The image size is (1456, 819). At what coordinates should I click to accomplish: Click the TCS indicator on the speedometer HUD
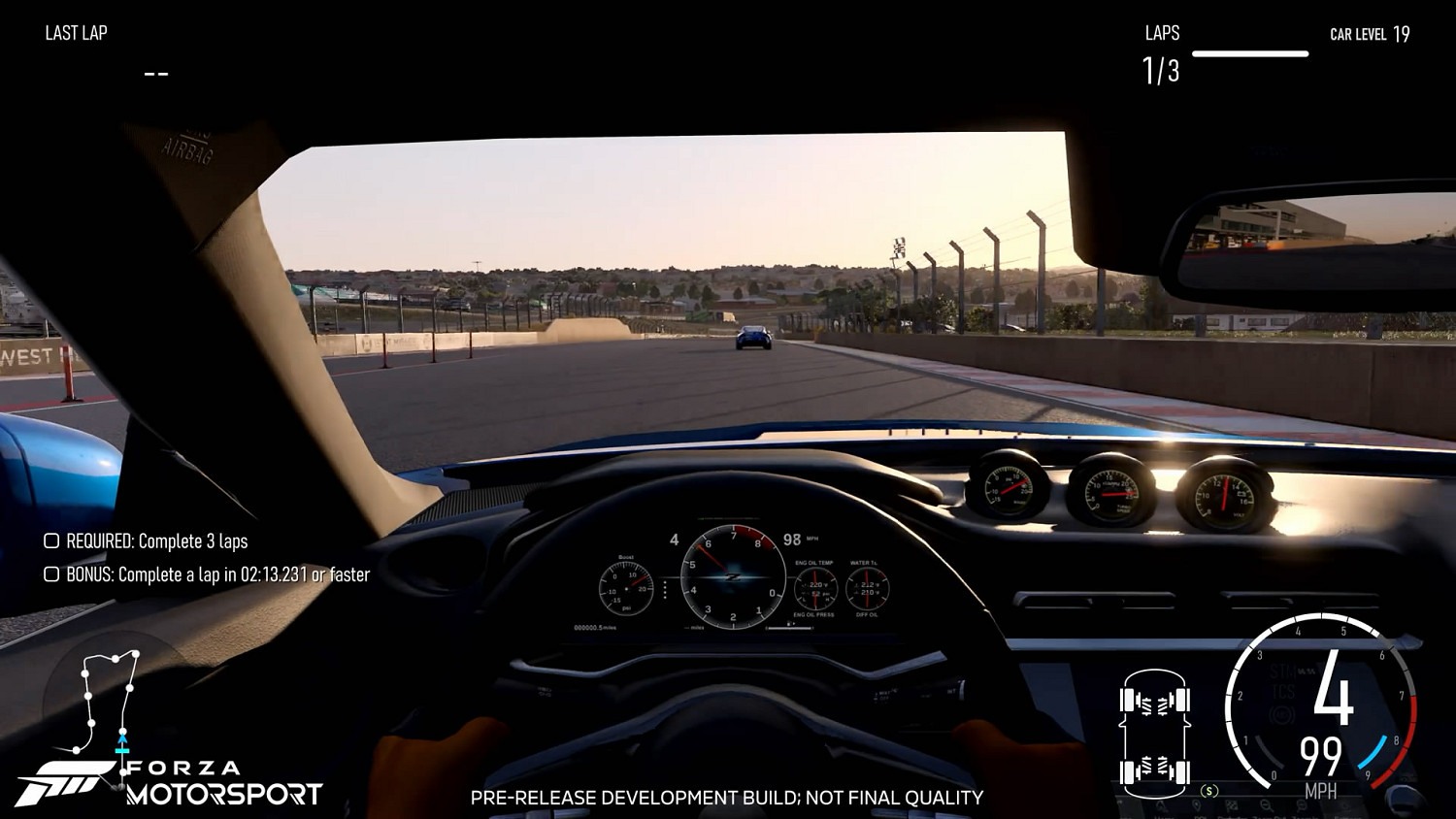point(1283,689)
